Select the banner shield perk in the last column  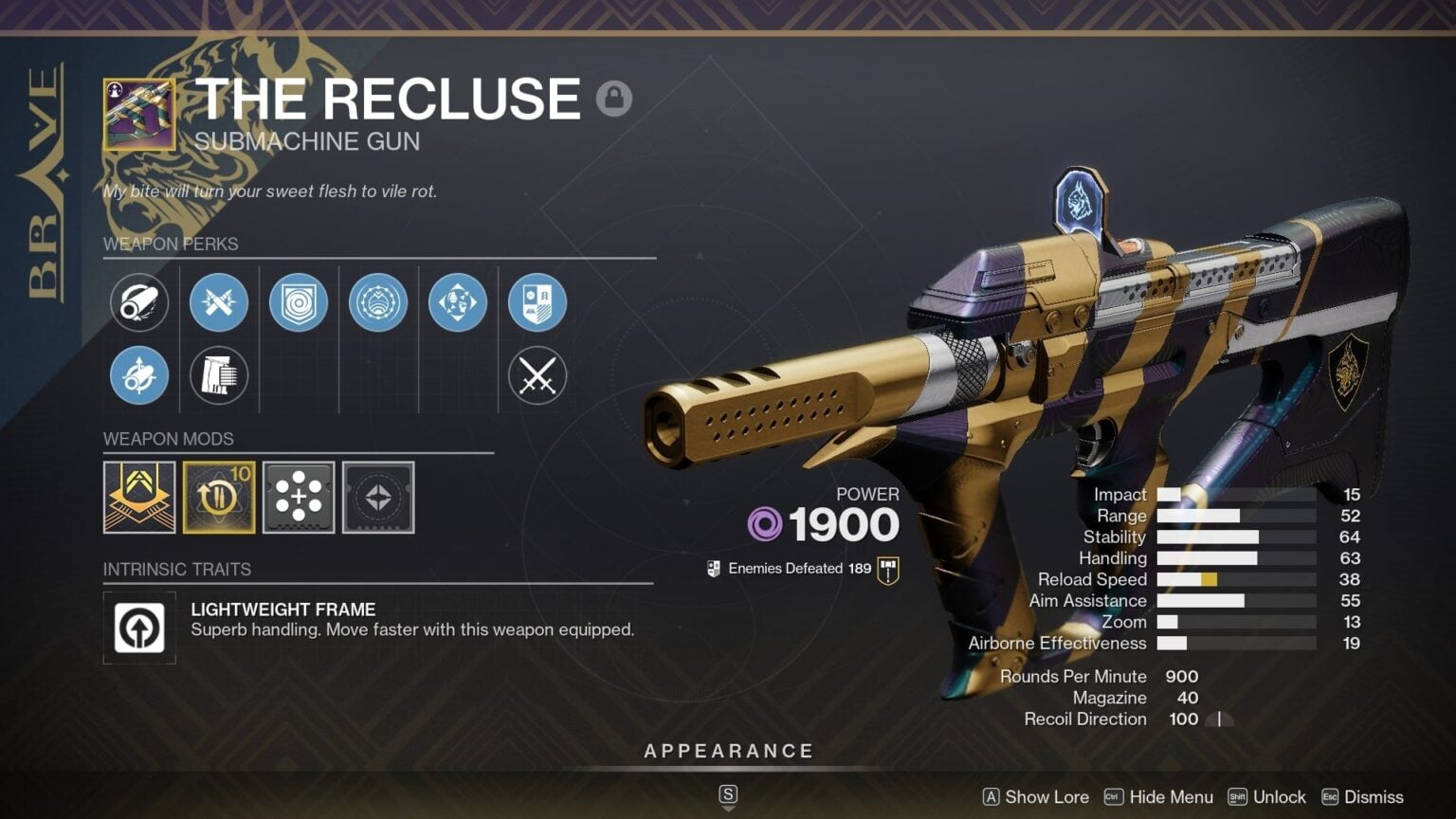point(537,302)
